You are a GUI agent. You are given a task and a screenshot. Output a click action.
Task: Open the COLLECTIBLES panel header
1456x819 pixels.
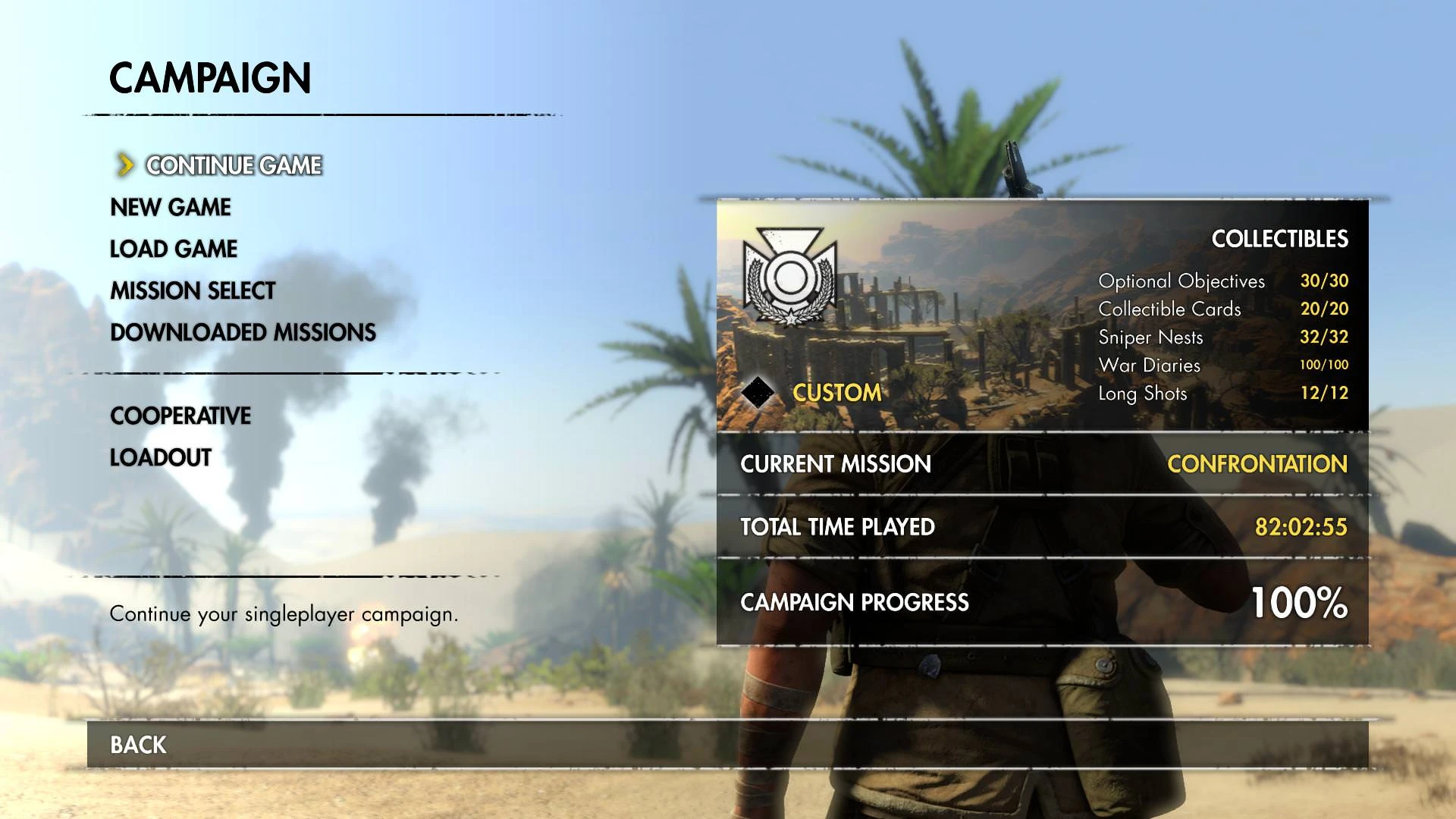[1280, 239]
